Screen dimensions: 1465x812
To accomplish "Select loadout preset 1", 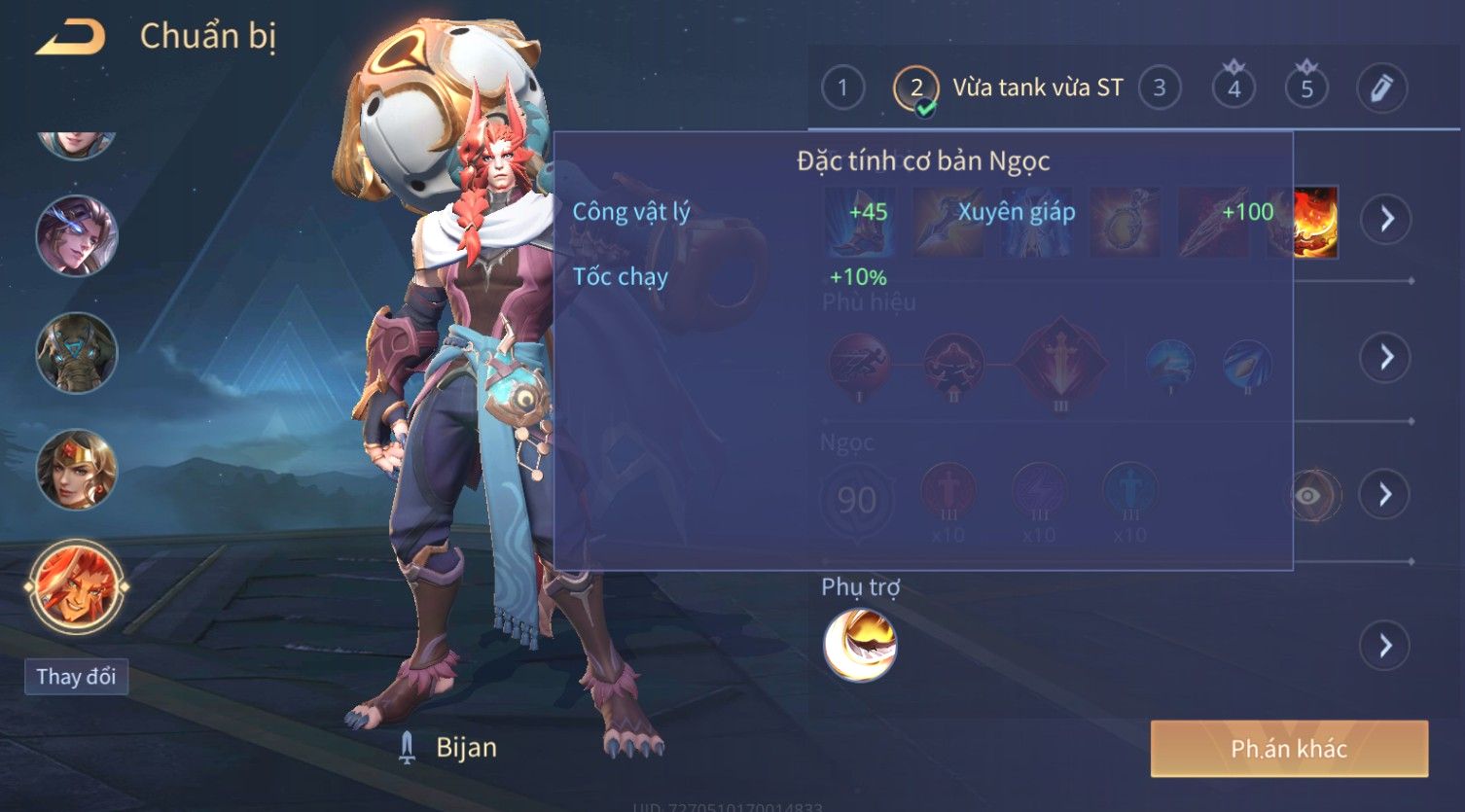I will [842, 88].
